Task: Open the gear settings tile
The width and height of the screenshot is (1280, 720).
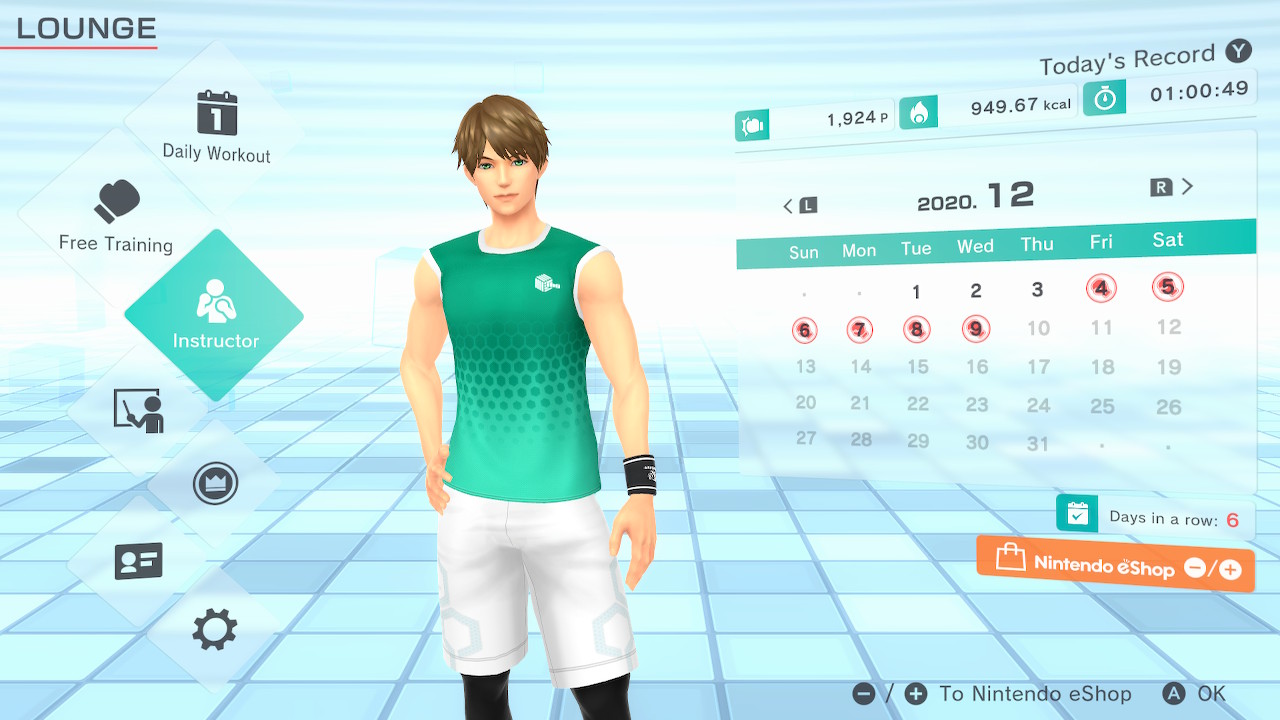Action: 214,630
